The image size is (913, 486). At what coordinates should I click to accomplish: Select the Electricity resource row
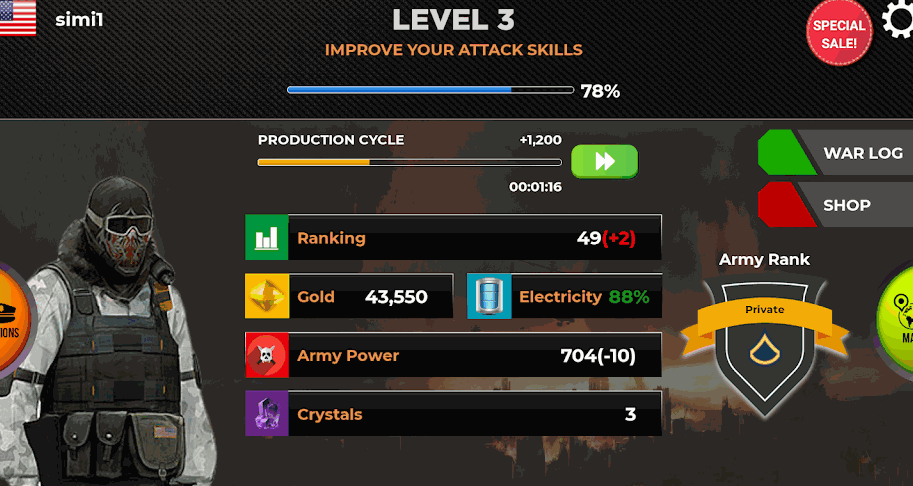point(564,297)
